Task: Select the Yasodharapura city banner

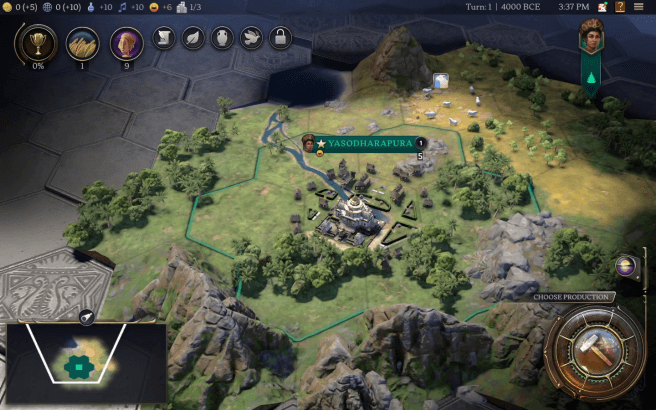Action: coord(370,143)
